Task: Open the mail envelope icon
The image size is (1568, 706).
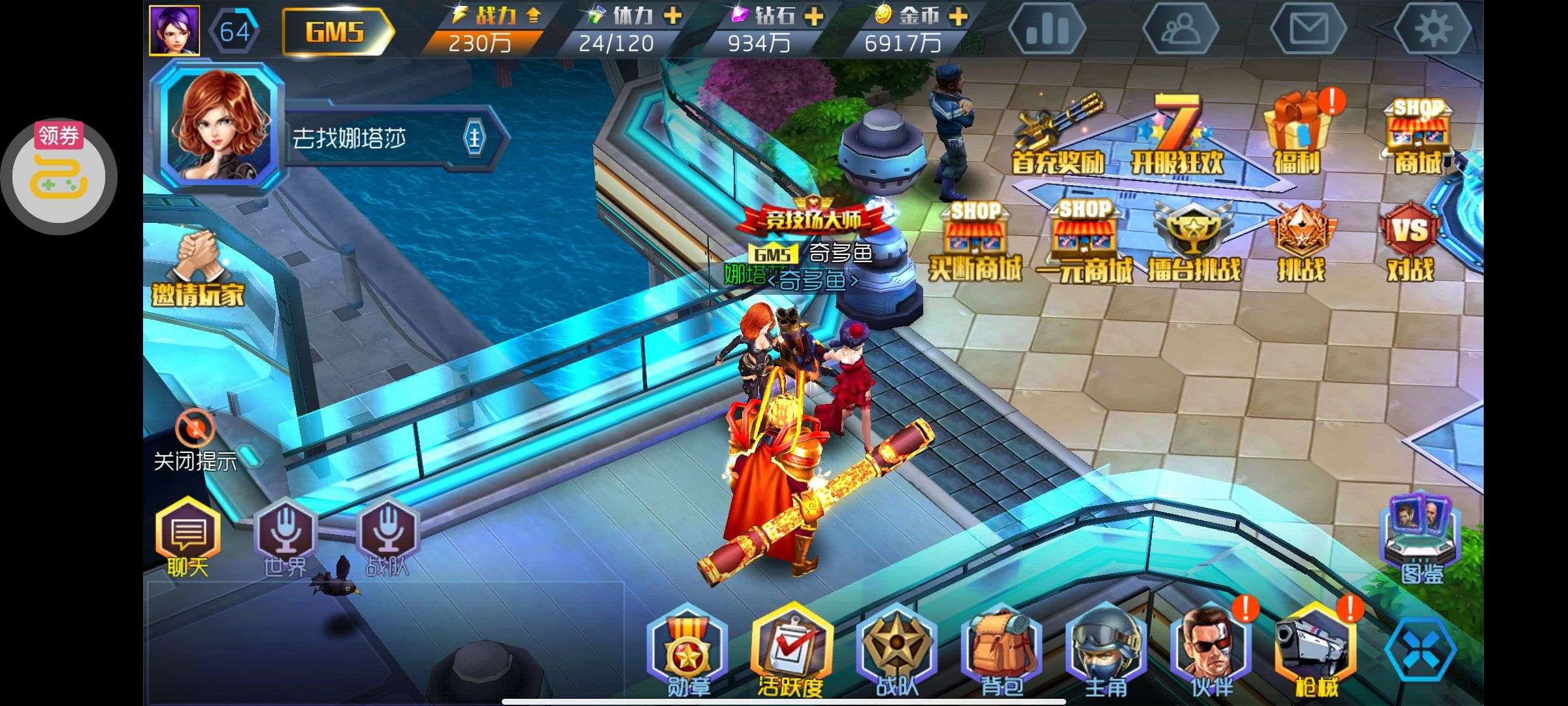Action: pyautogui.click(x=1309, y=29)
